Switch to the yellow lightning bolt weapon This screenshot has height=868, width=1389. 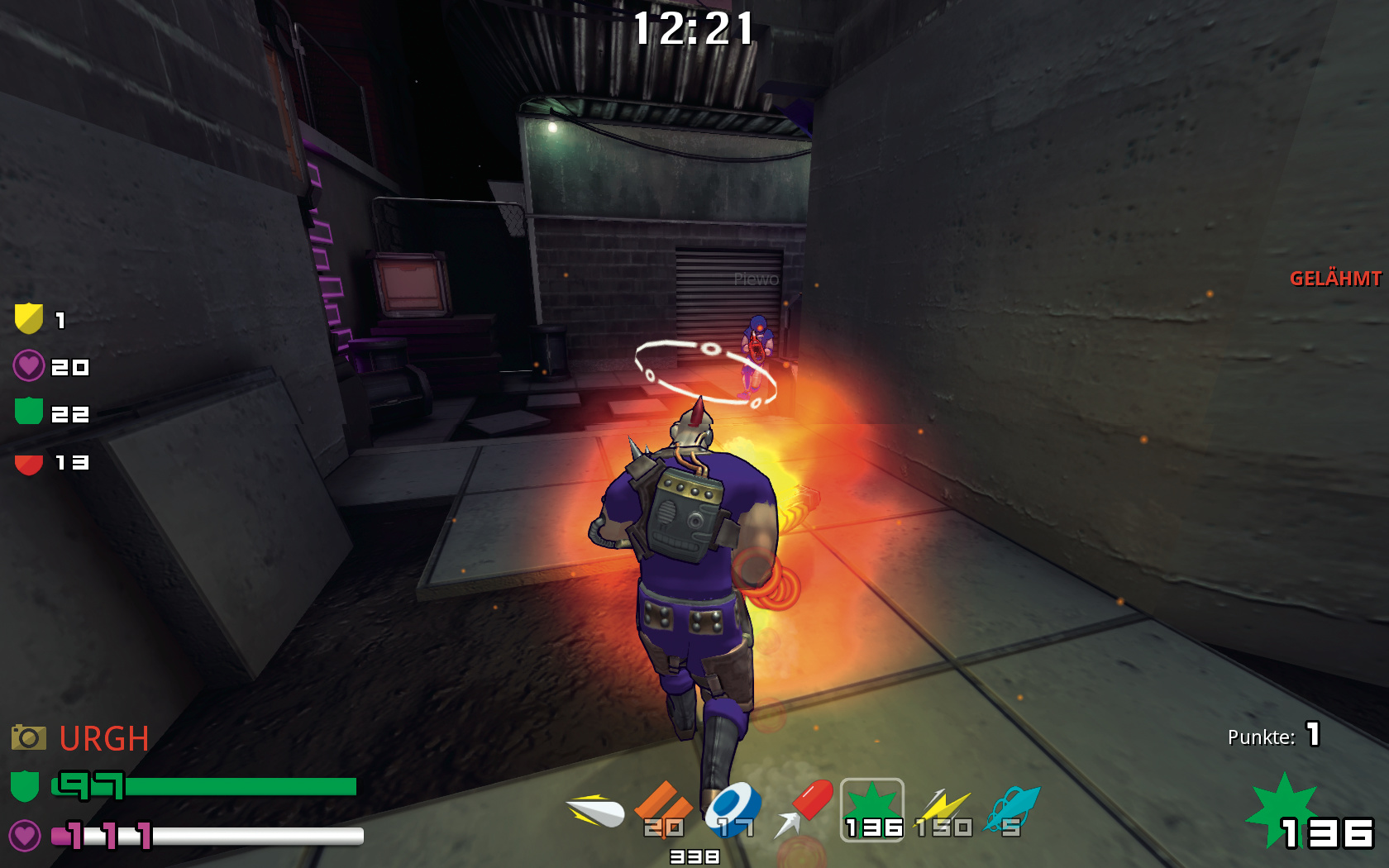pyautogui.click(x=943, y=811)
